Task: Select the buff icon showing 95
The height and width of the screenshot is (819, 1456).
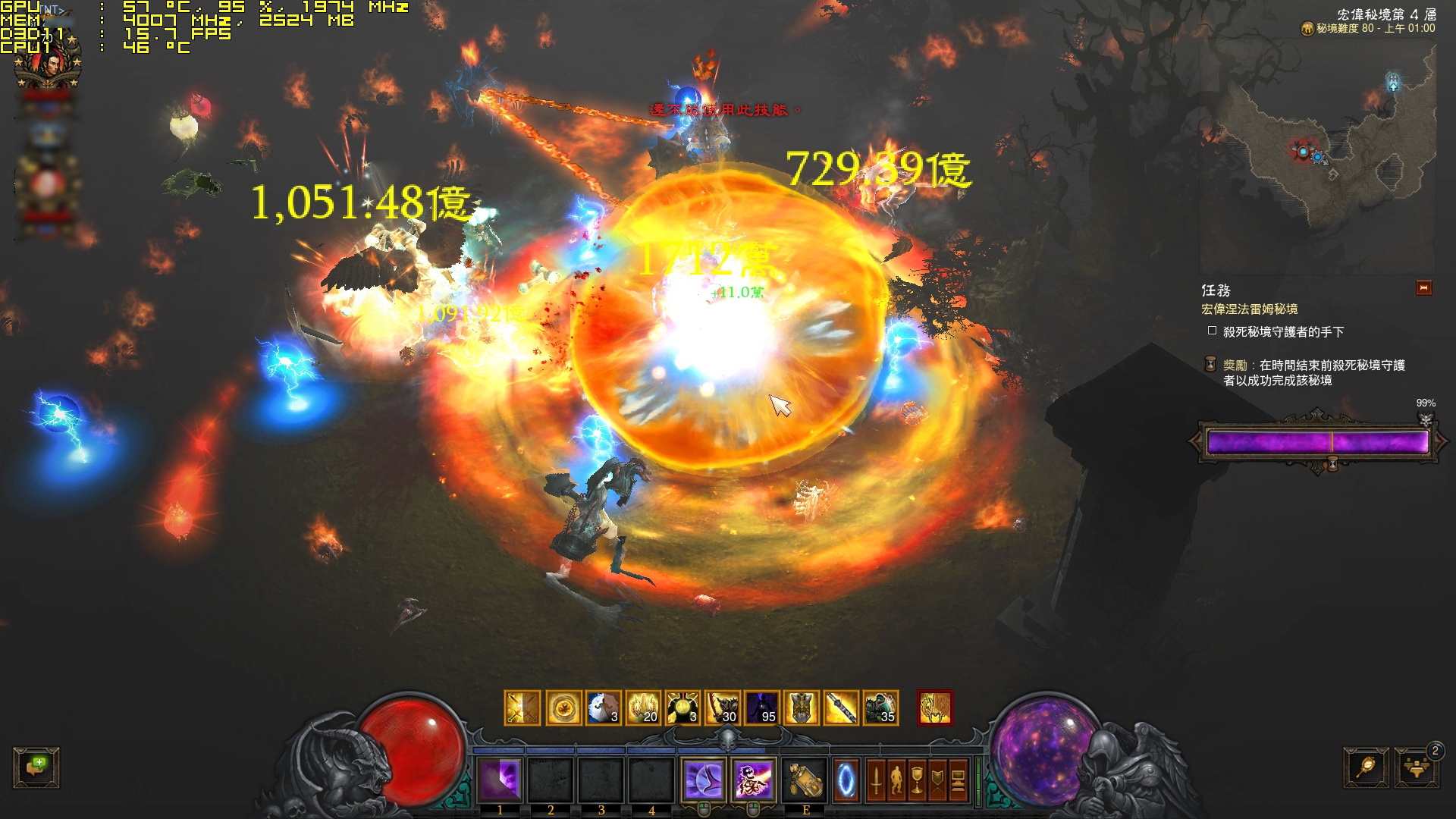Action: [761, 708]
